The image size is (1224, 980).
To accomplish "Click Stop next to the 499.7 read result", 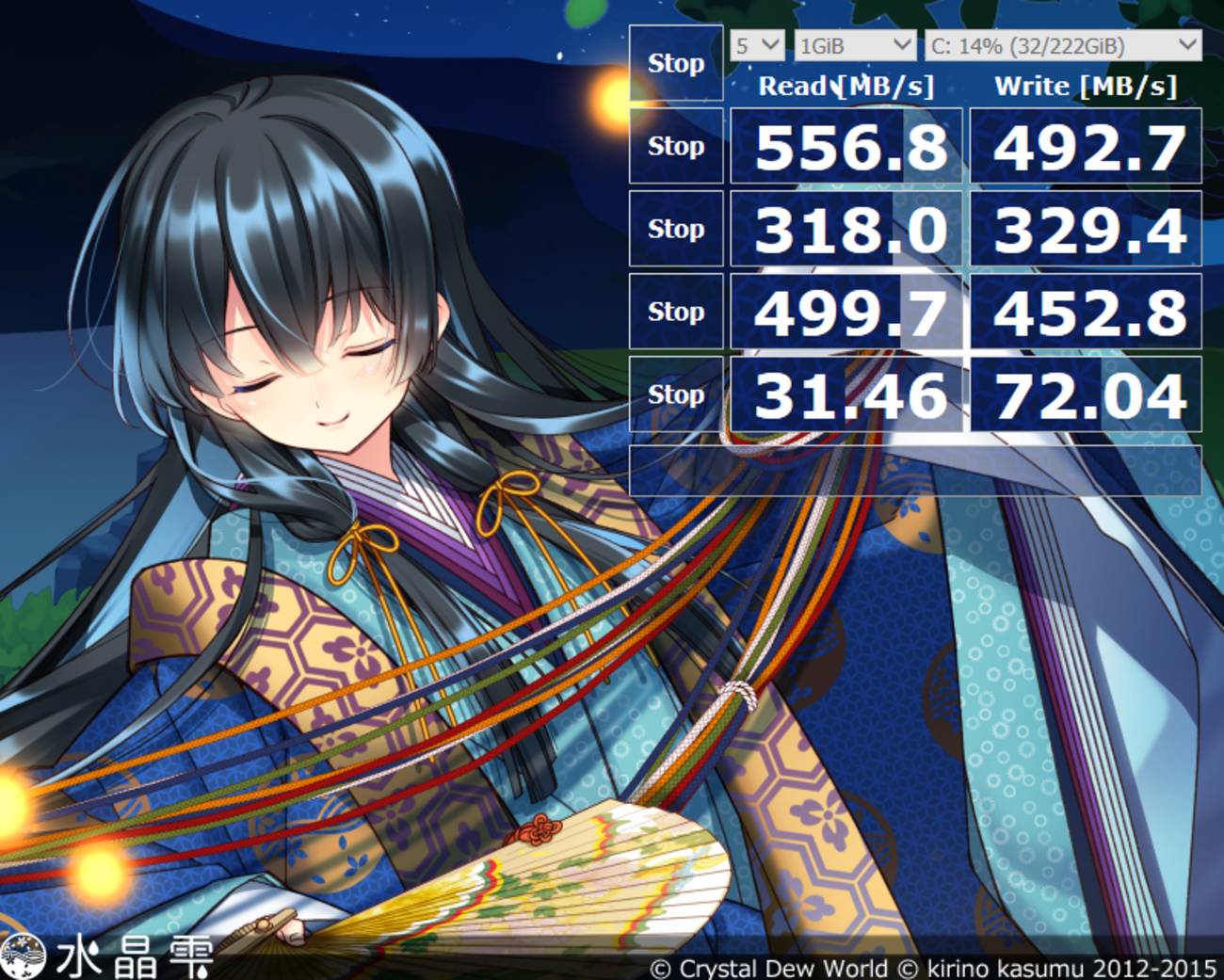I will tap(676, 312).
